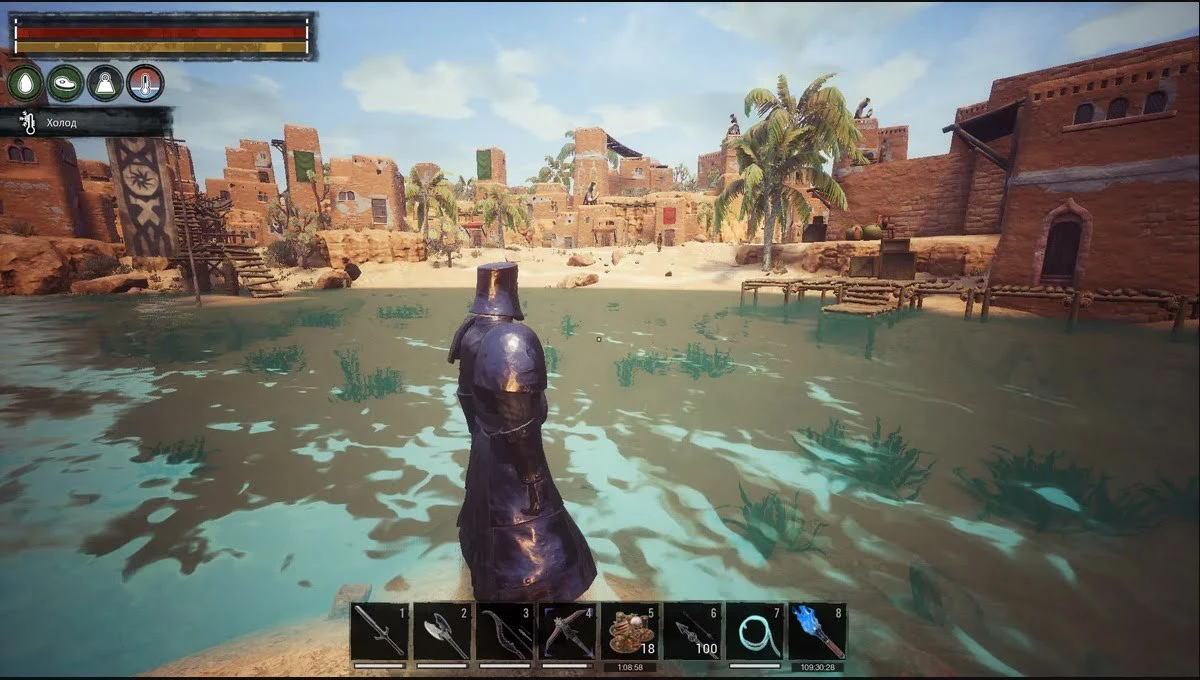This screenshot has width=1200, height=680.
Task: Select the coiled rope in slot 7
Action: tap(754, 632)
